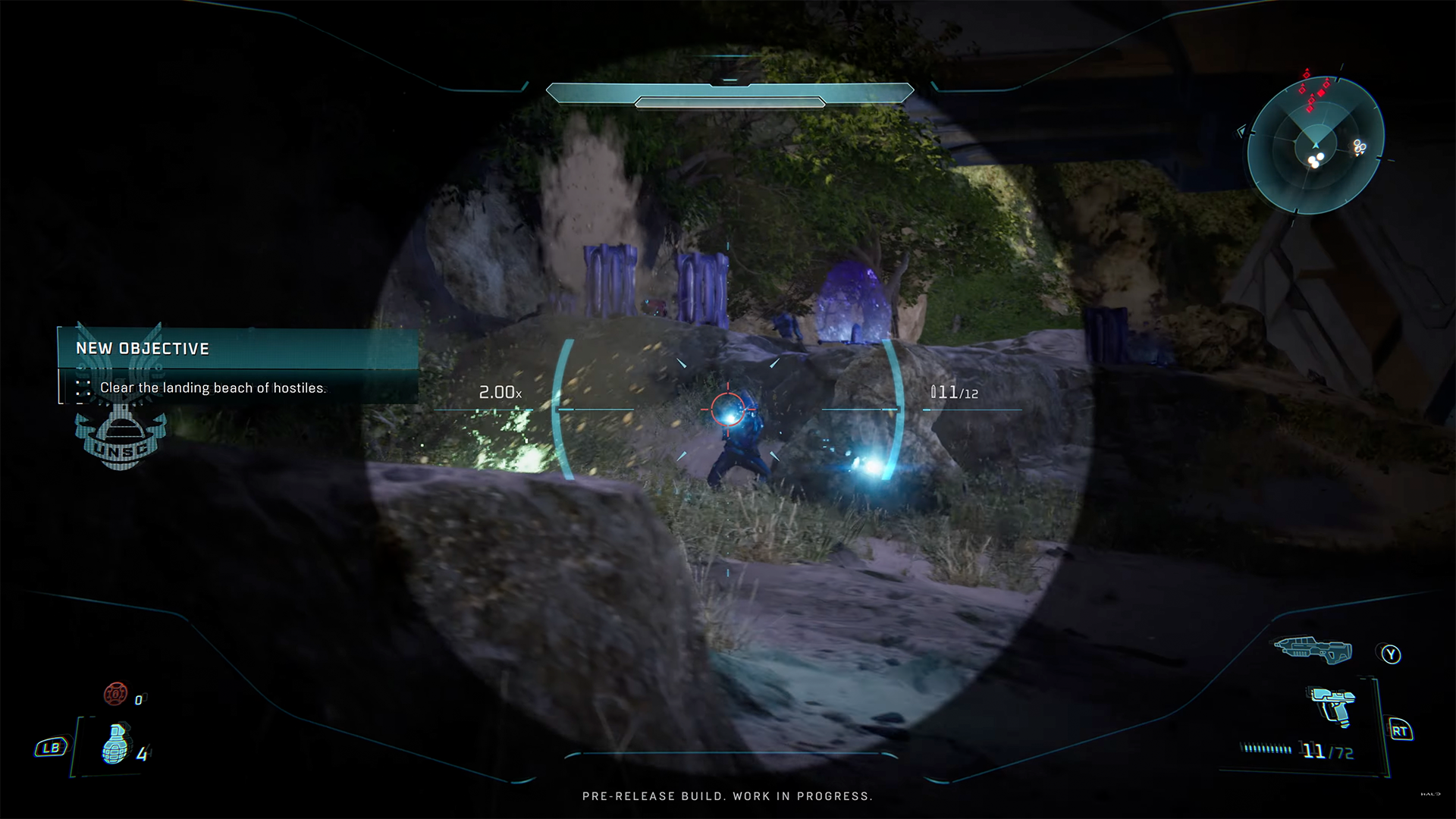
Task: Select the plasma grenade counter icon
Action: (115, 694)
